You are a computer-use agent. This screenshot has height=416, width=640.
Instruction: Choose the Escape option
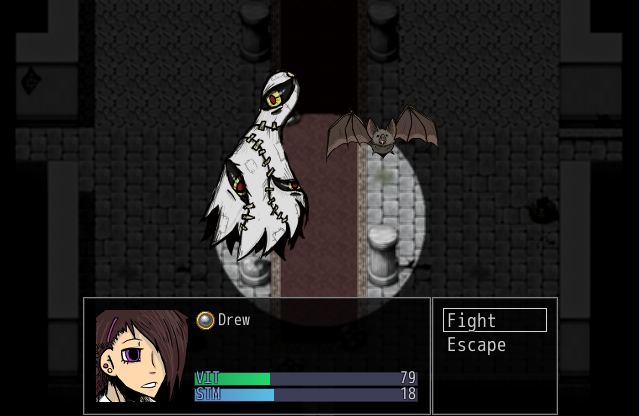[477, 345]
